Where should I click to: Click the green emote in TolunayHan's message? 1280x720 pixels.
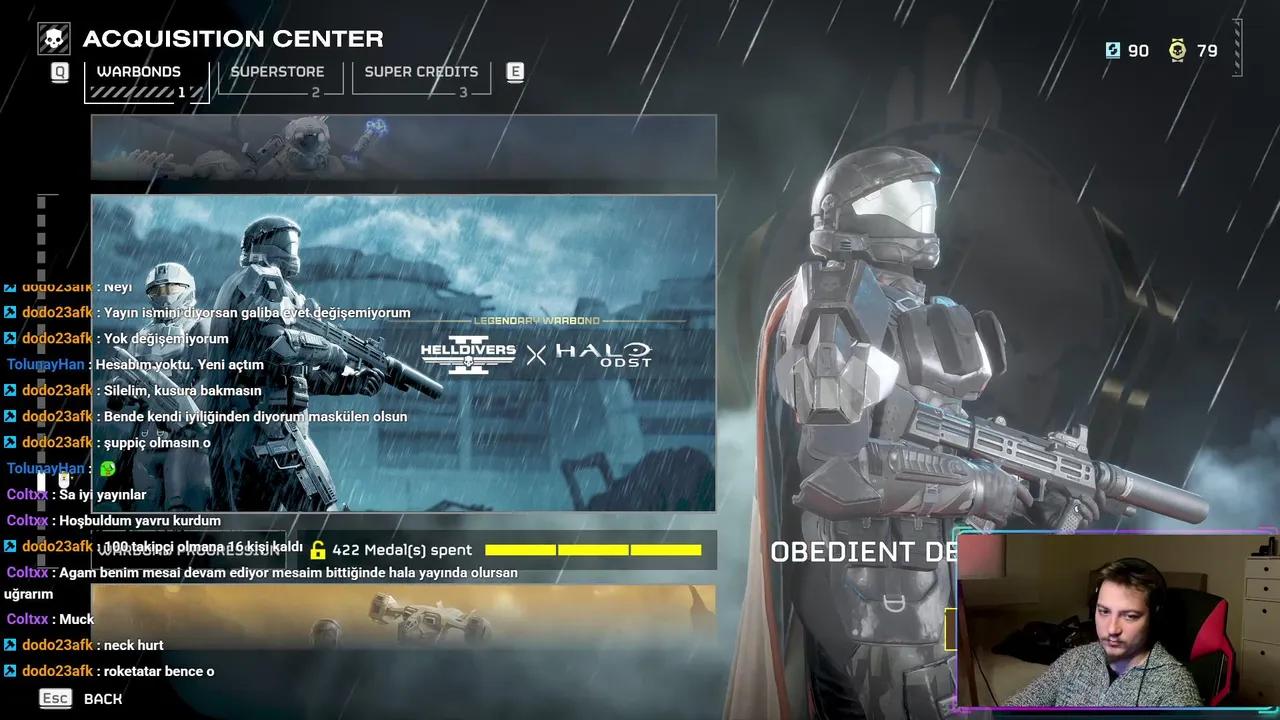(x=107, y=468)
